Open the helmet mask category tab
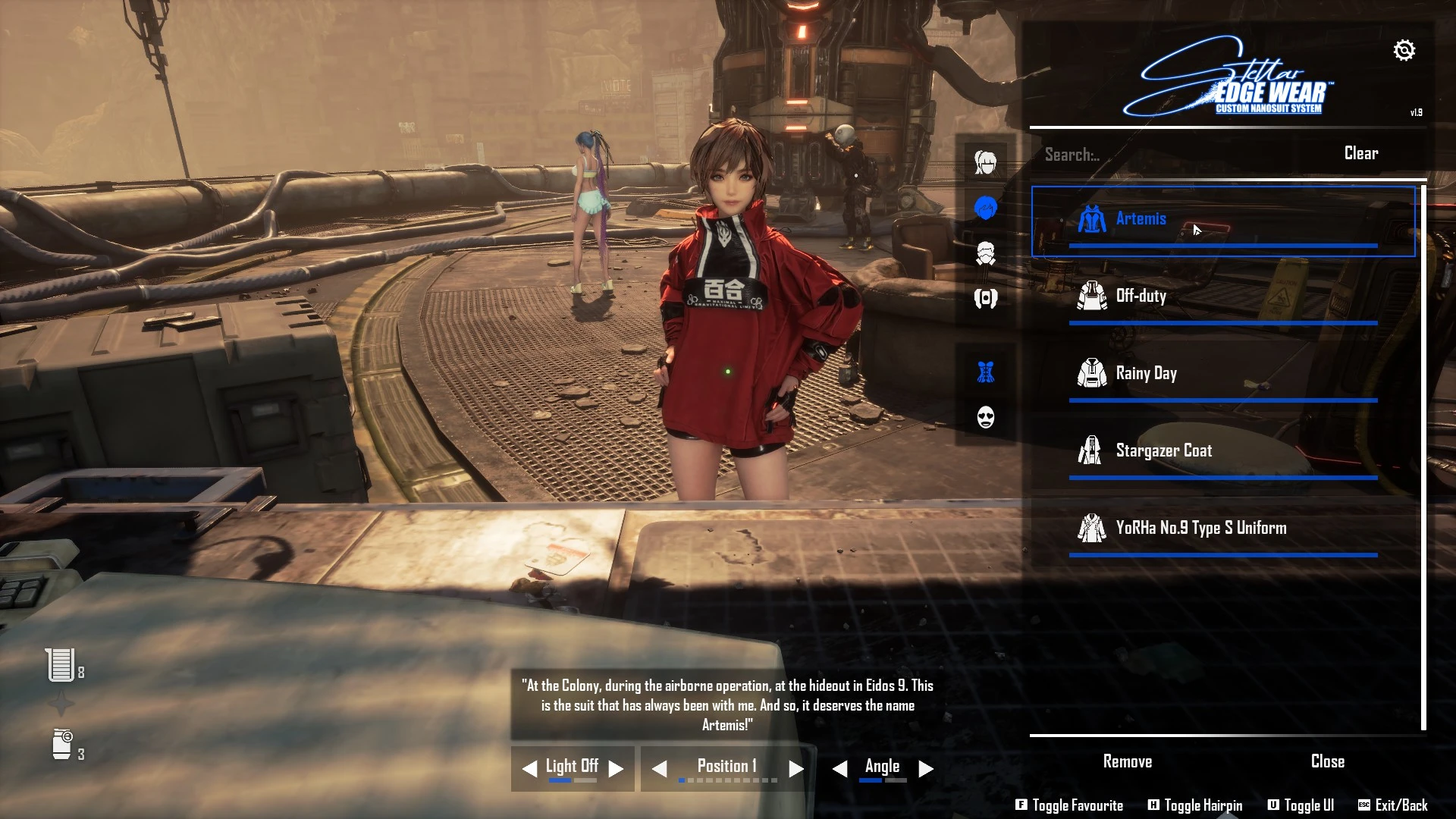The height and width of the screenshot is (819, 1456). [x=985, y=253]
